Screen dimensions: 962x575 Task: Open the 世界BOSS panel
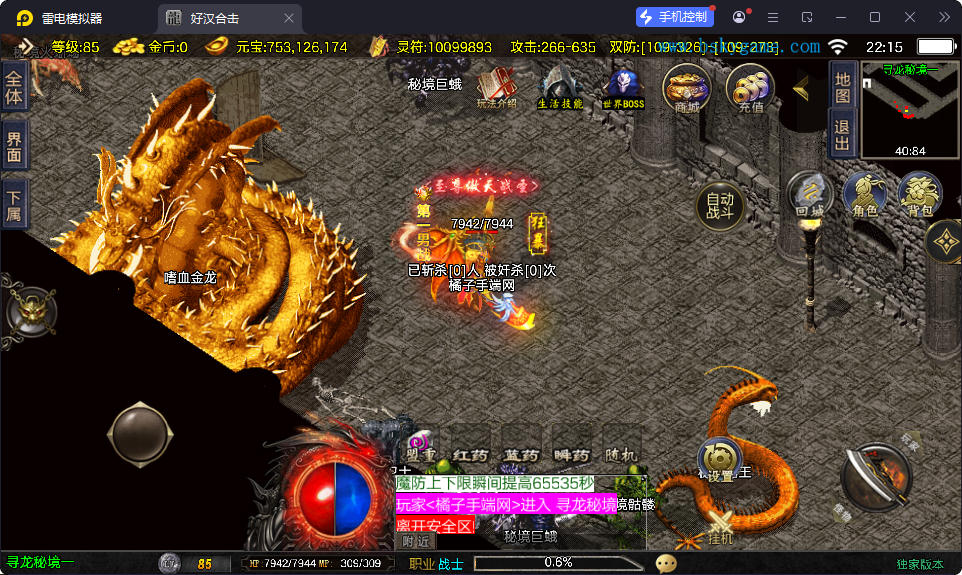[x=623, y=88]
